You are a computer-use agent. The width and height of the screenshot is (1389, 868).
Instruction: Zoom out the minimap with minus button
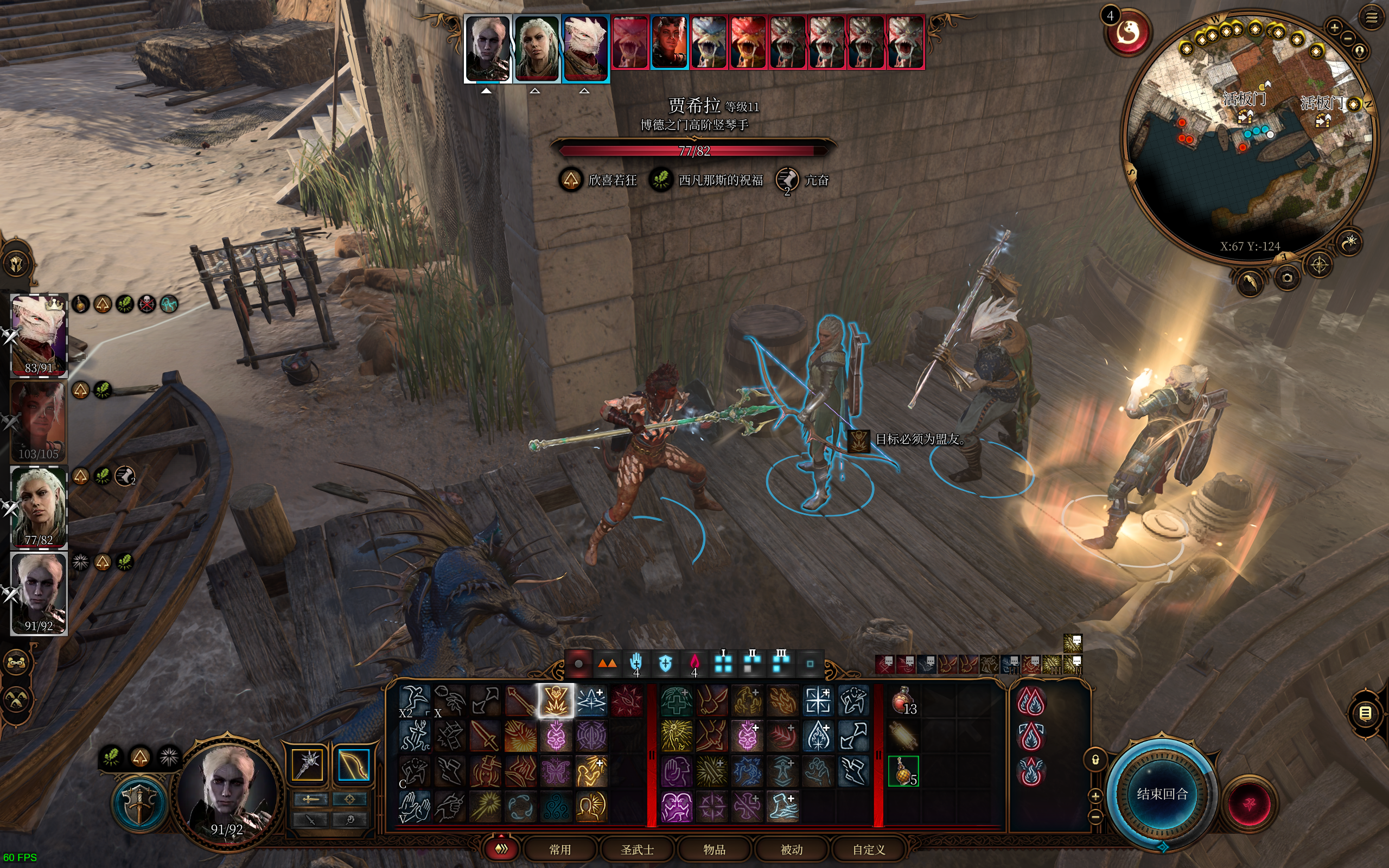point(1348,39)
